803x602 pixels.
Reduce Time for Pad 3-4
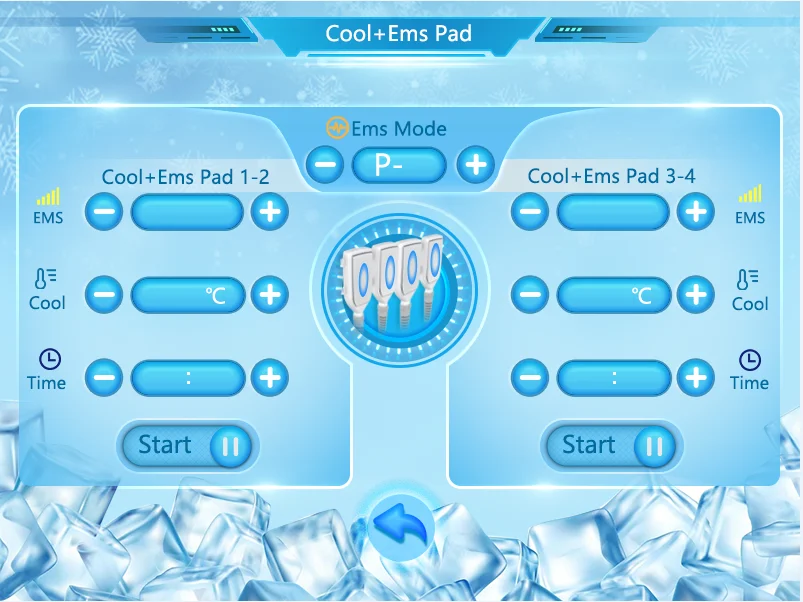531,378
